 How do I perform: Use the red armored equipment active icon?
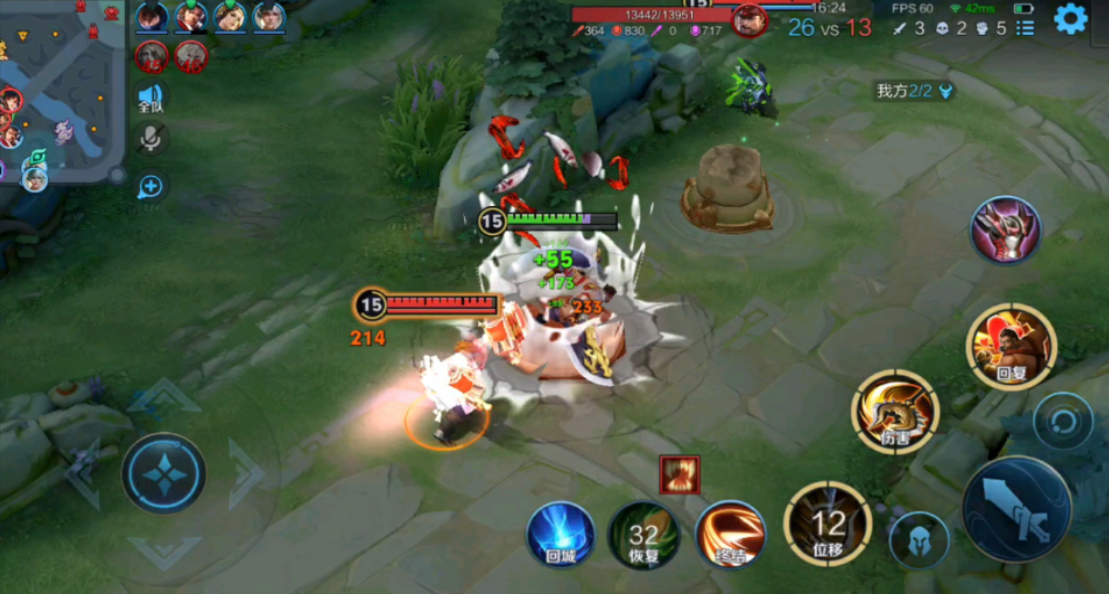coord(1005,230)
